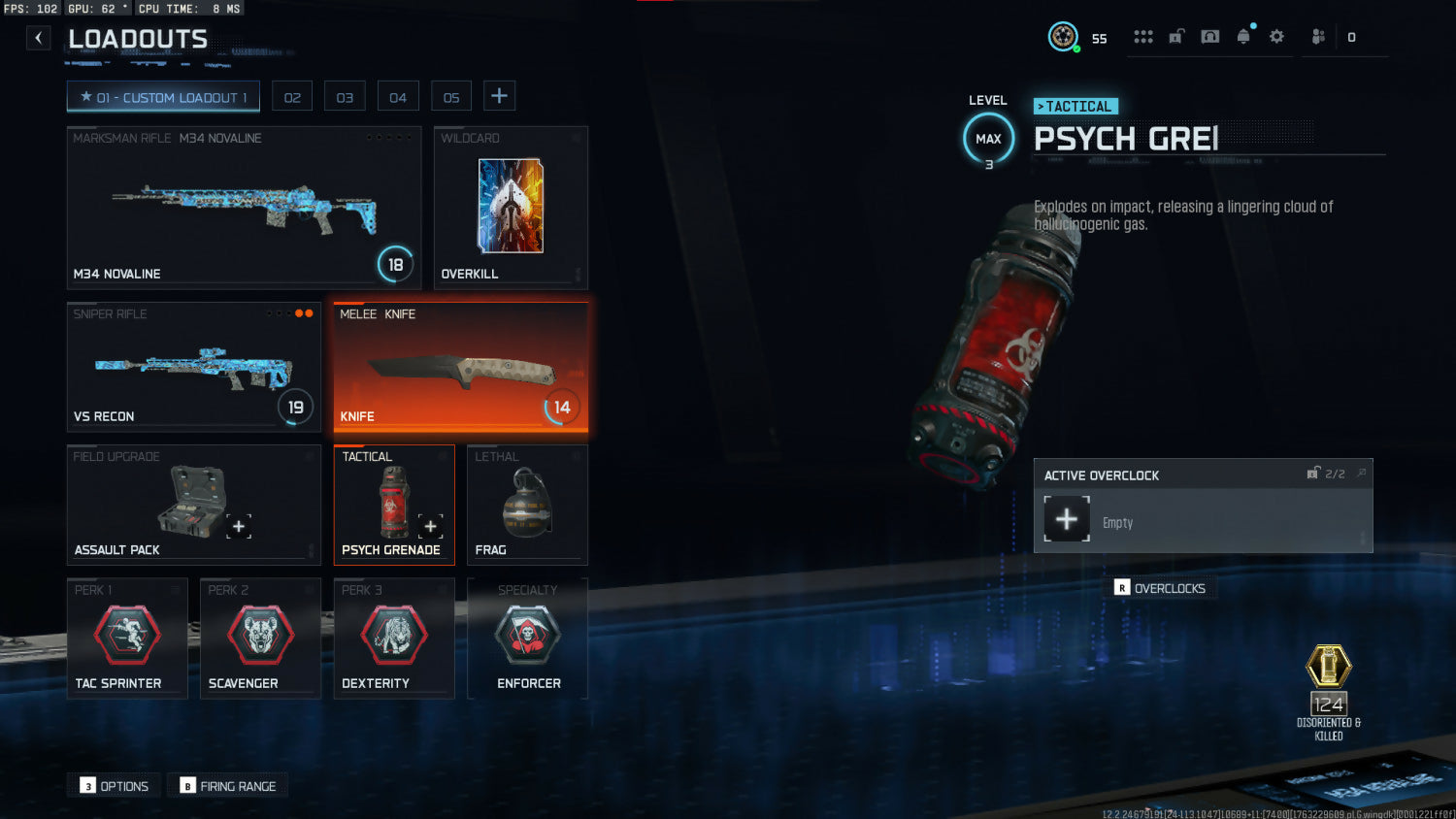Open the notifications bell
This screenshot has height=819, width=1456.
(1243, 37)
